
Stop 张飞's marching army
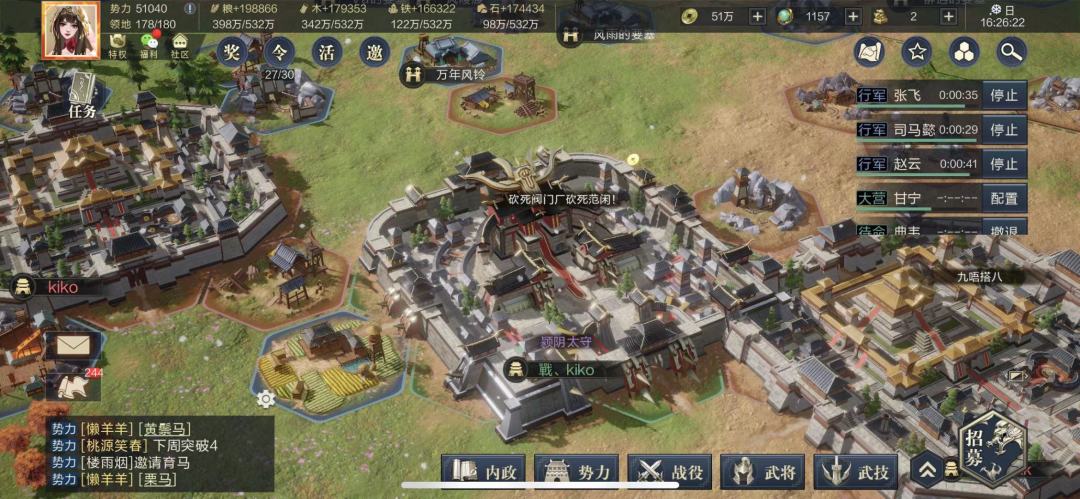(1003, 96)
